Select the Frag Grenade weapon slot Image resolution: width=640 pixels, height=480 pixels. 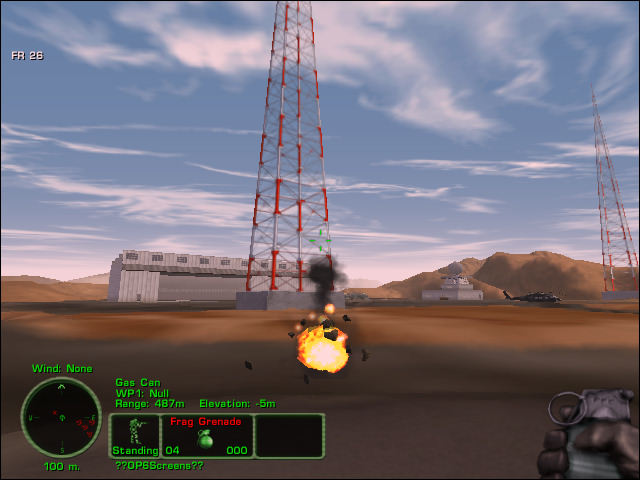pos(207,436)
